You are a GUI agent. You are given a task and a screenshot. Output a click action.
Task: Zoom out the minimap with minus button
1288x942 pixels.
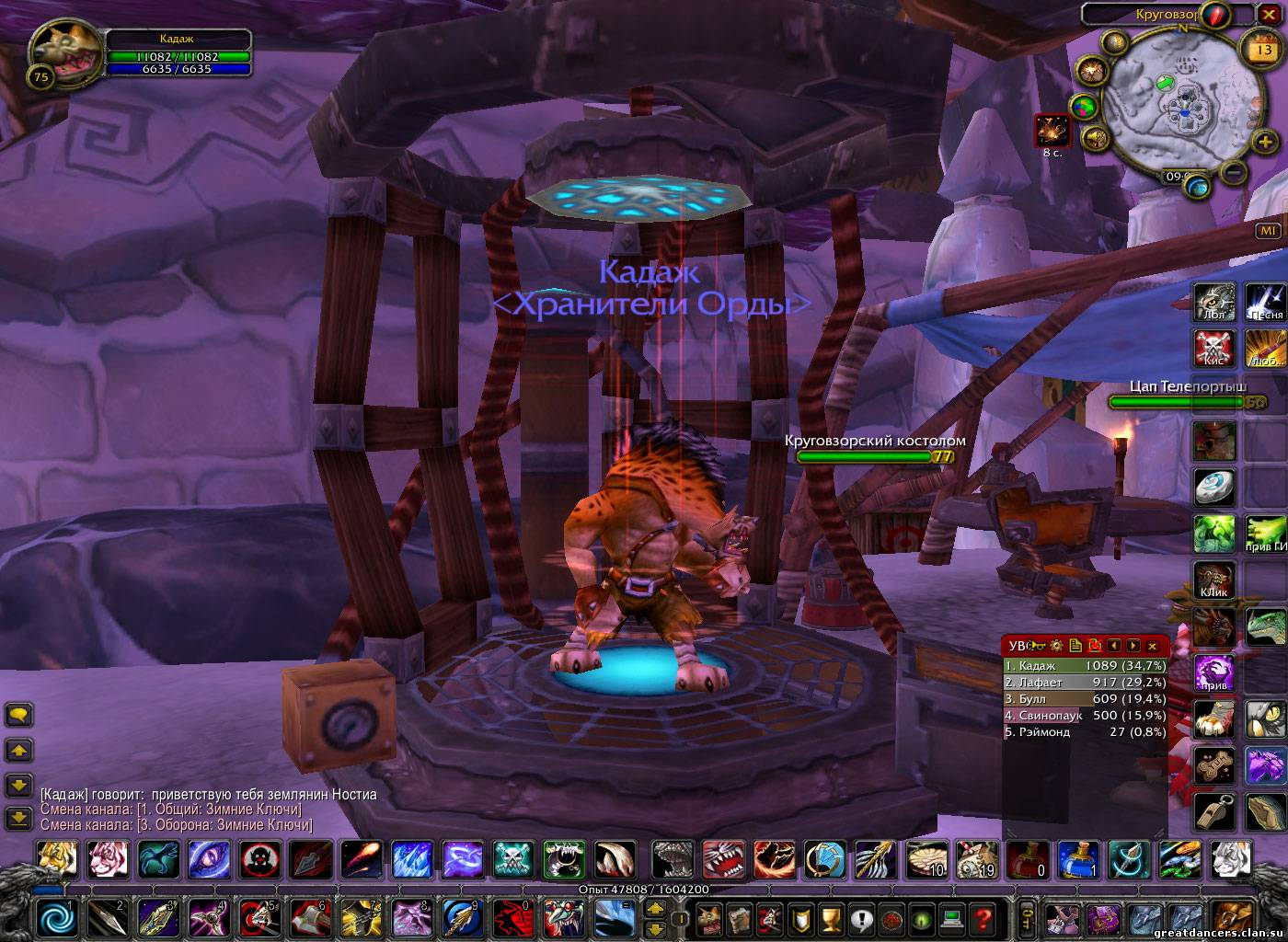point(1236,171)
